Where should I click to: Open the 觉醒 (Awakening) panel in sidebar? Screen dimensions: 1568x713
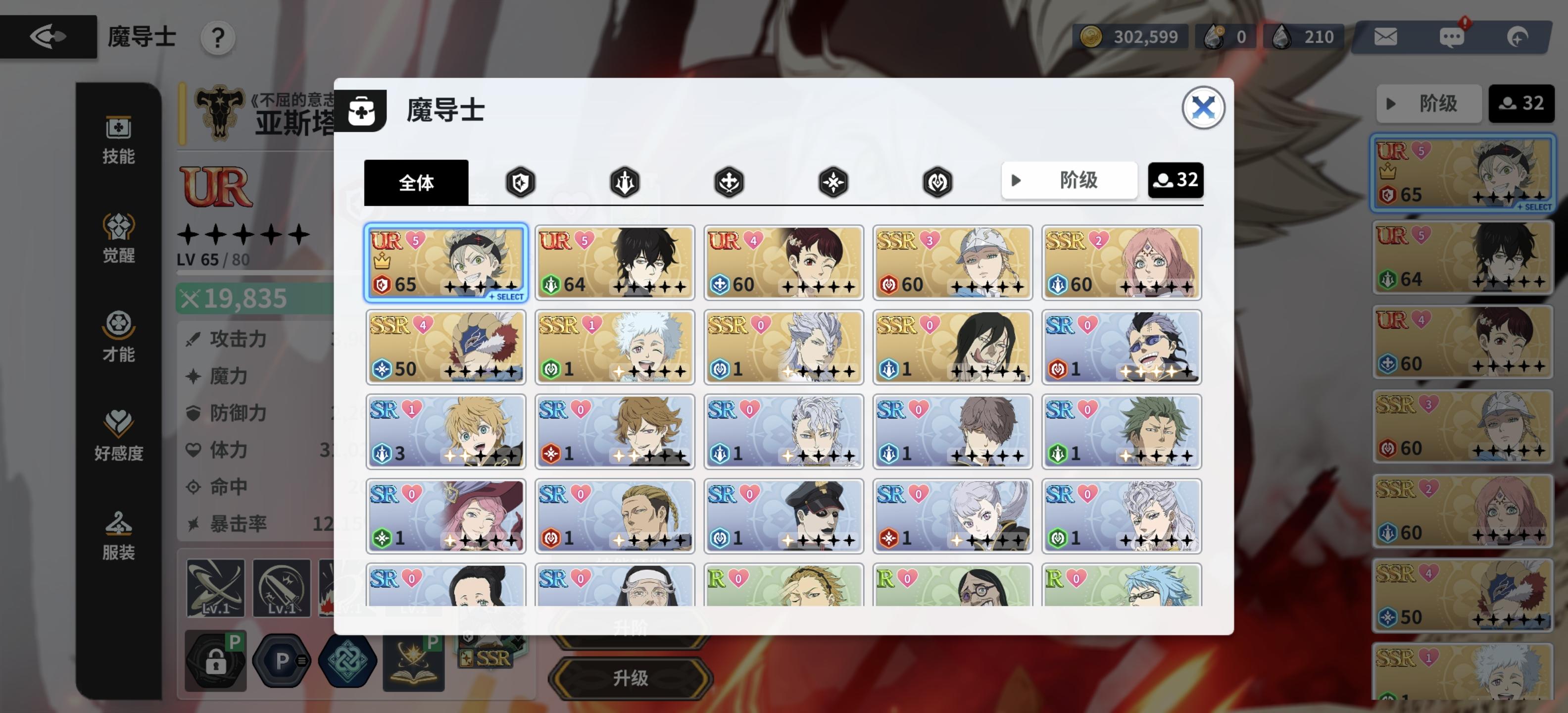119,239
